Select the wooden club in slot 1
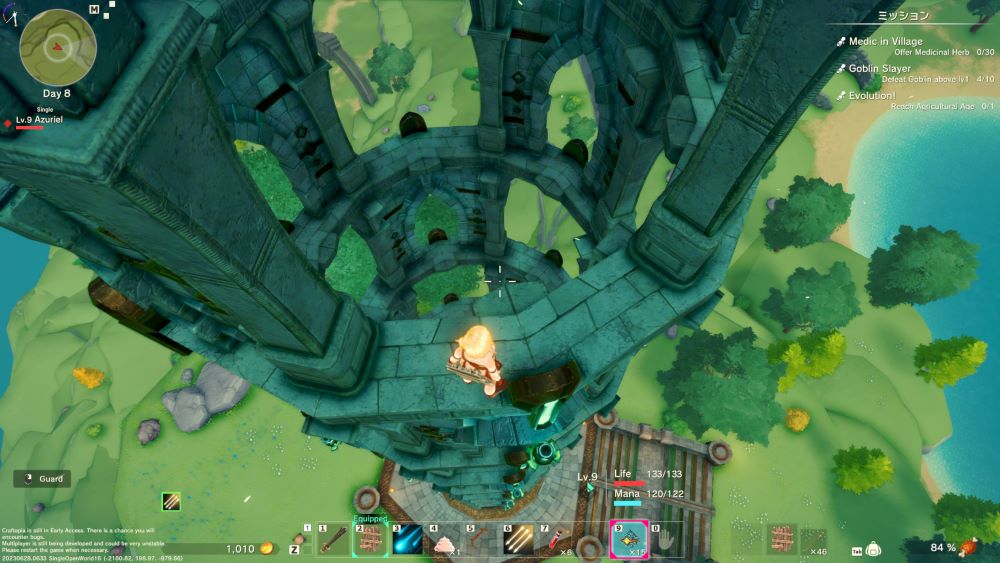The image size is (1000, 563). click(x=333, y=541)
